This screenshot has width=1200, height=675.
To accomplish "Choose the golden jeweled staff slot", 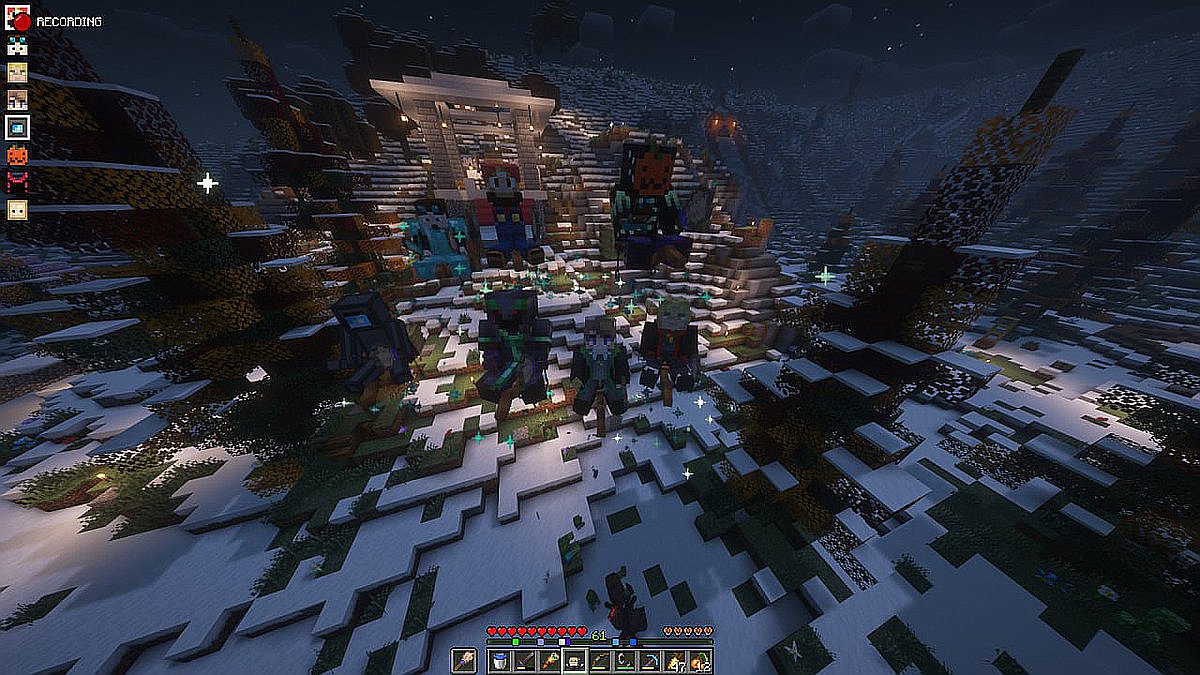I will 549,661.
